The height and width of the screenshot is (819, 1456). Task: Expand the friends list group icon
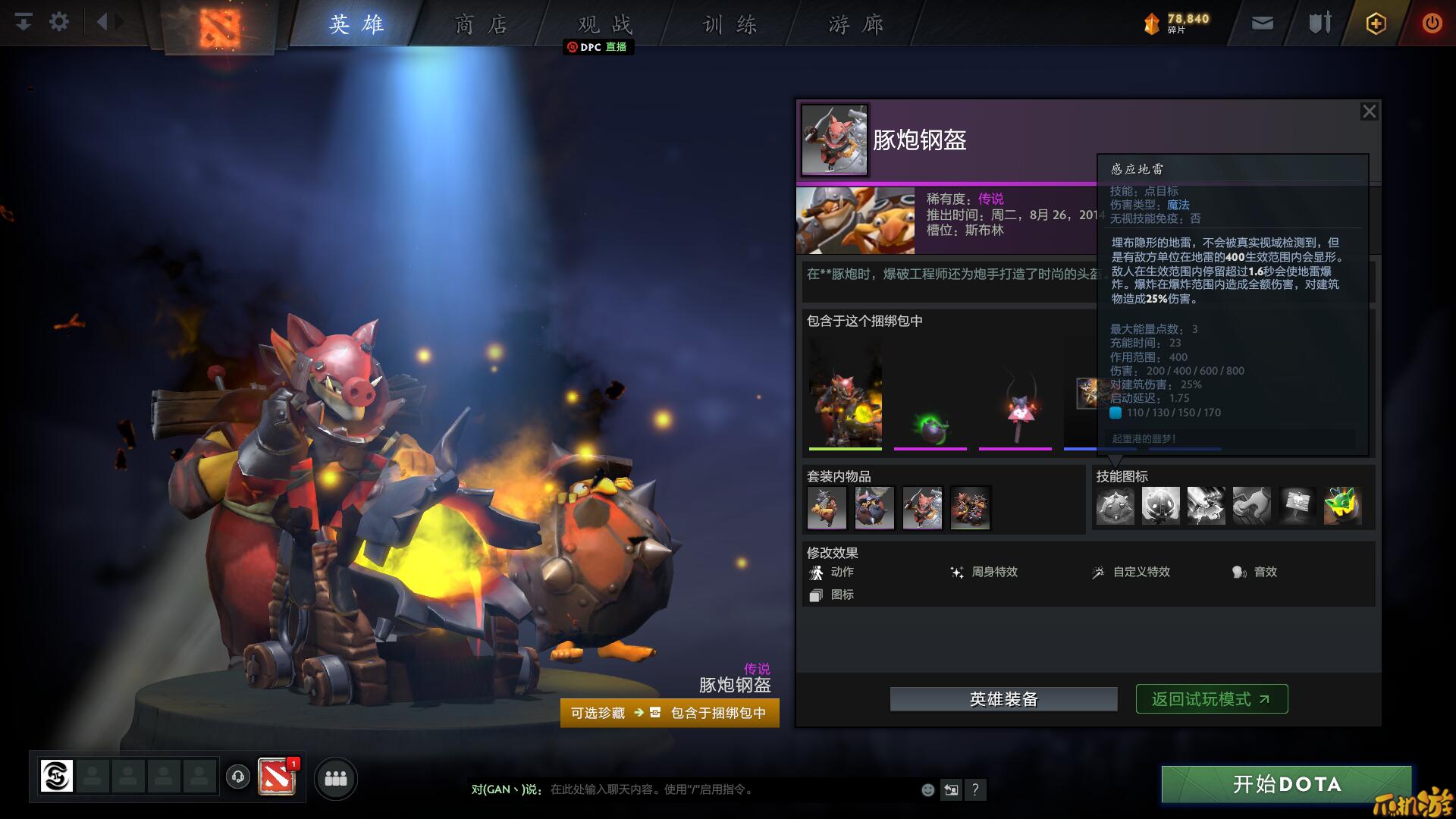point(336,779)
